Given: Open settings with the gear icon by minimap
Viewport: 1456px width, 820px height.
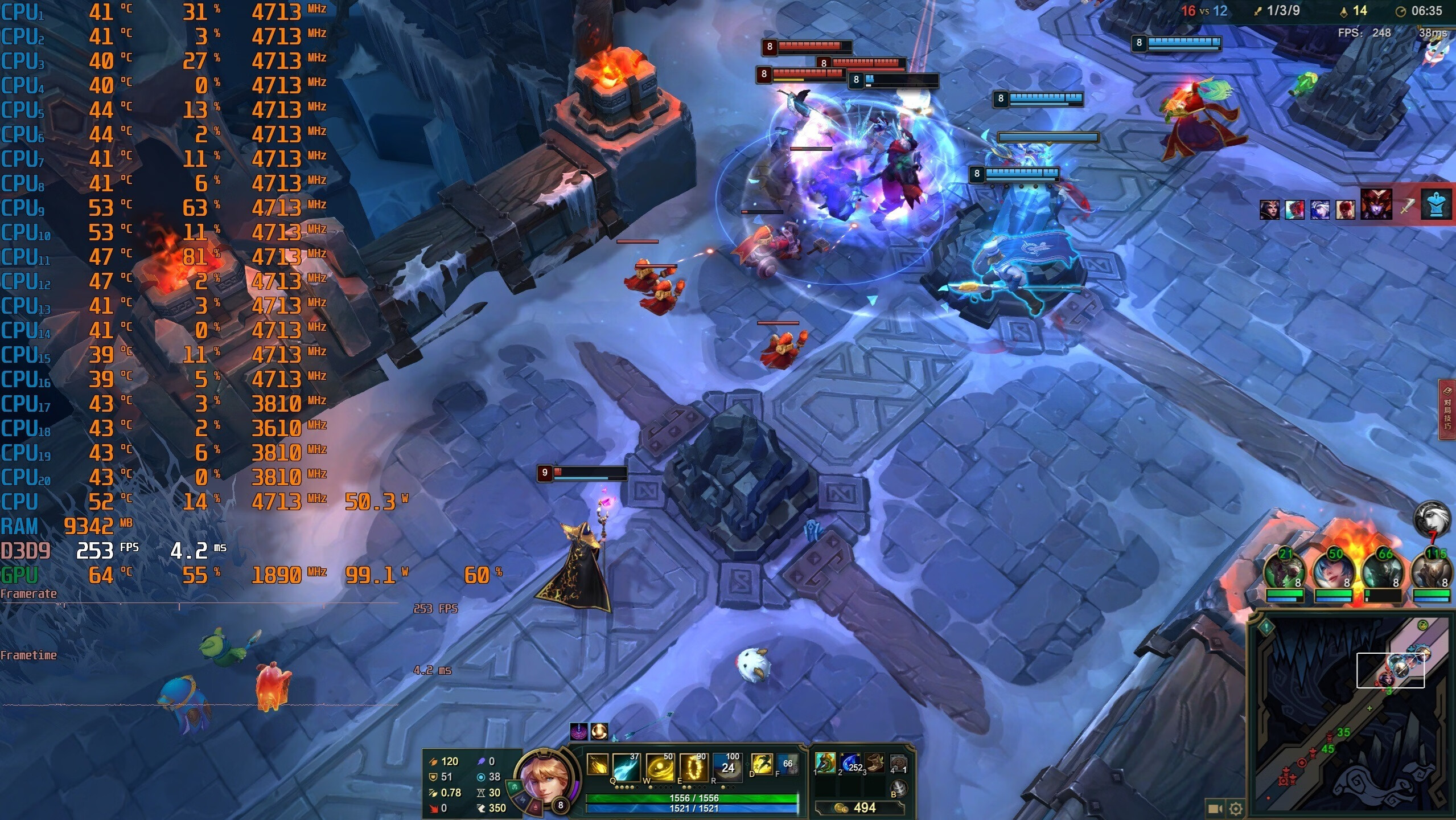Looking at the screenshot, I should click(1236, 808).
